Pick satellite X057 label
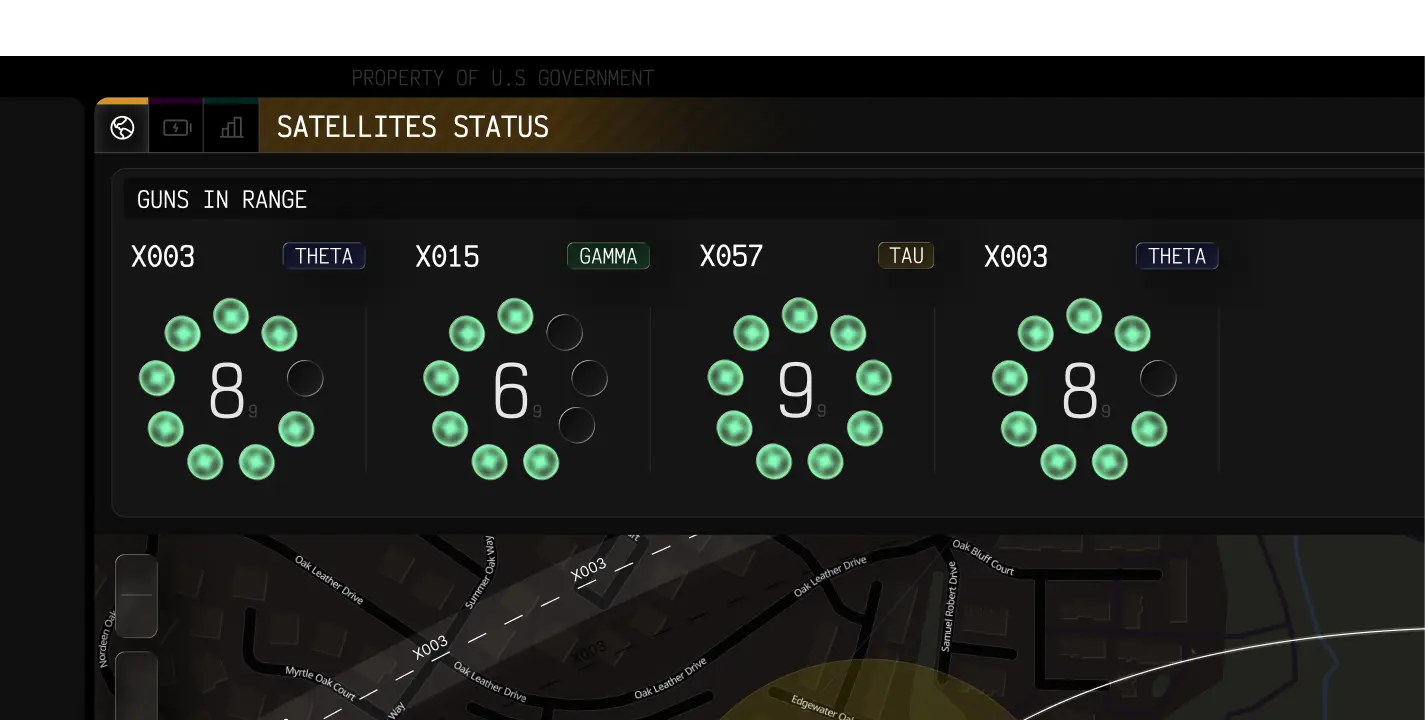The image size is (1425, 720). point(731,257)
